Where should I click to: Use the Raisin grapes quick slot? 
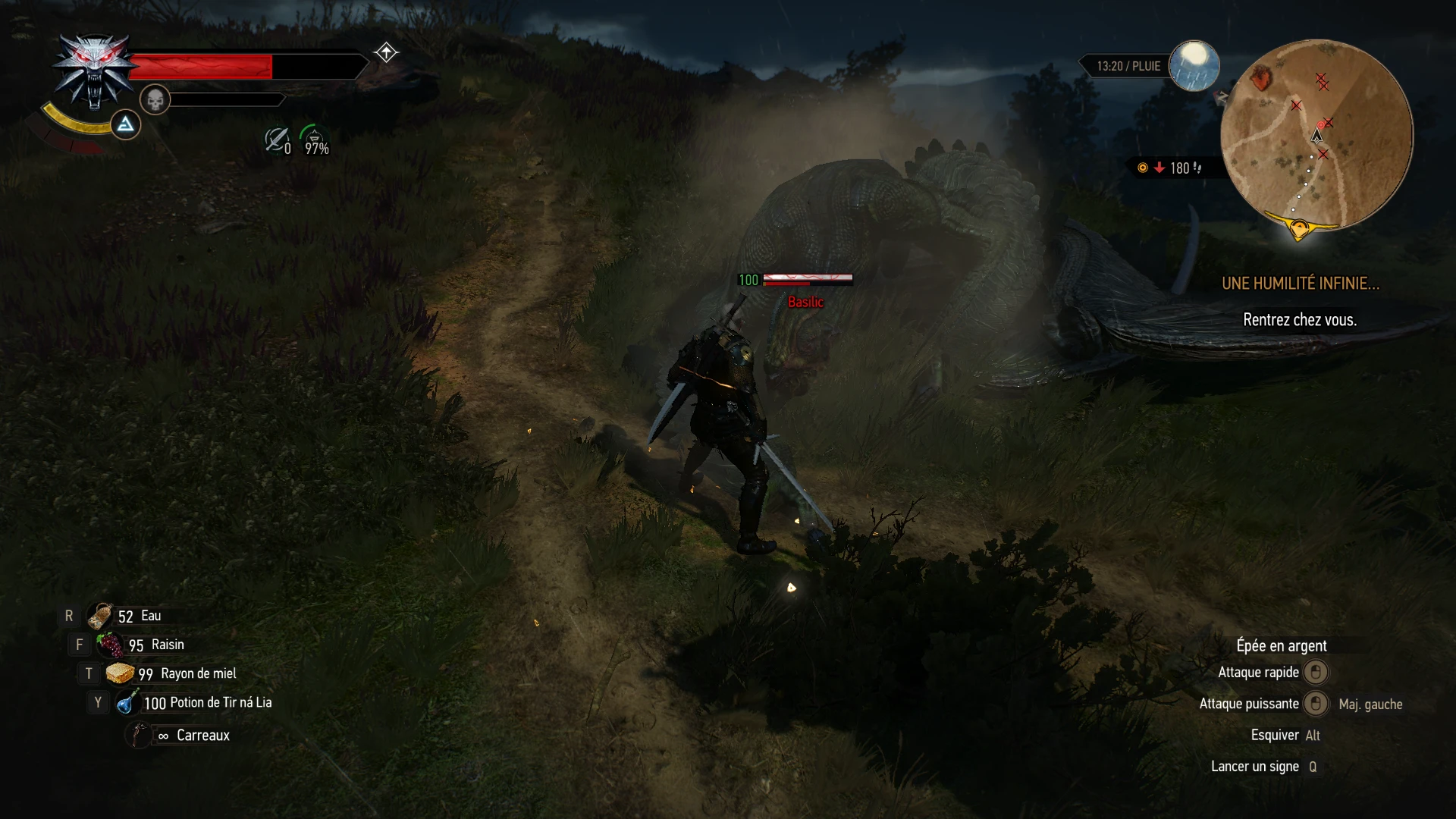pyautogui.click(x=111, y=645)
